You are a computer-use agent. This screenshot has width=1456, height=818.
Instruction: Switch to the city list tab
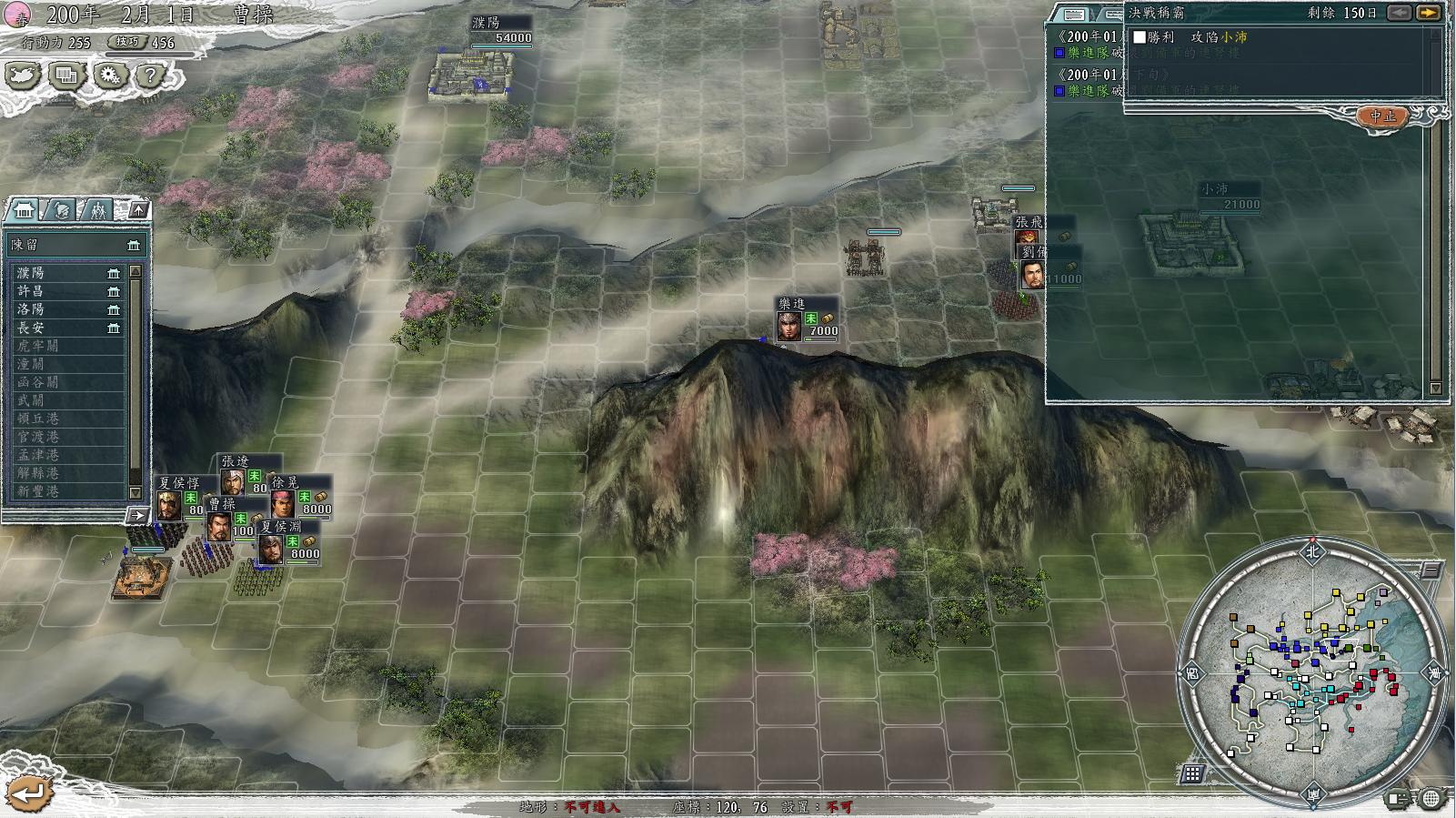[25, 210]
